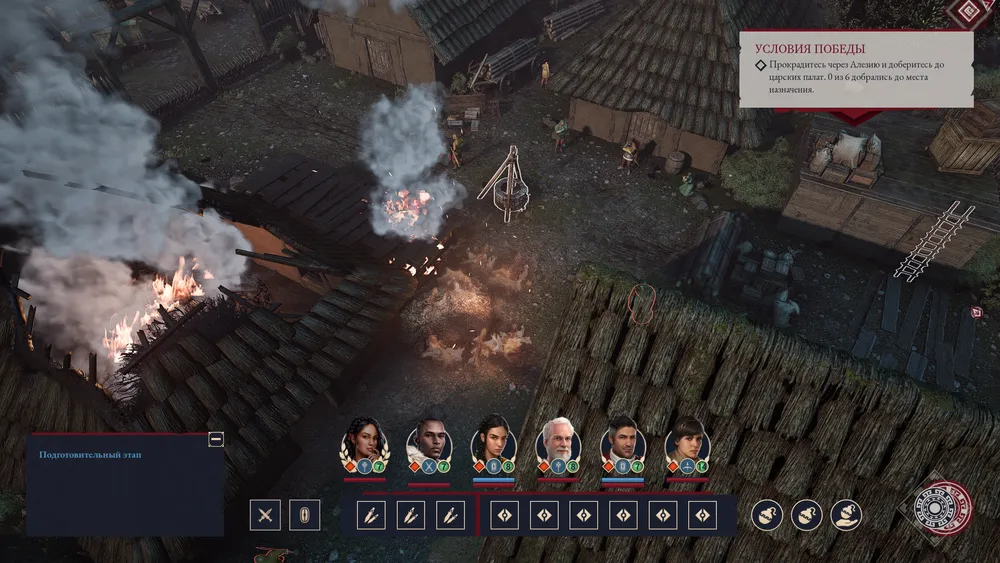Click the shield defense button
The height and width of the screenshot is (563, 1000).
(305, 515)
